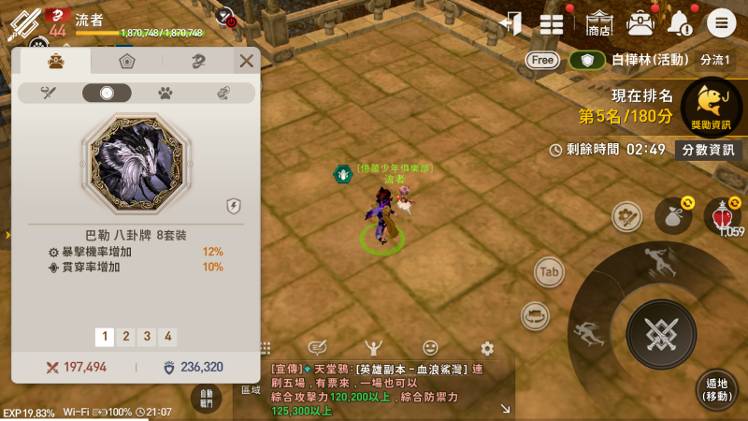Open 獎勵資訊 reward info
Screen dimensions: 748x421
[710, 106]
